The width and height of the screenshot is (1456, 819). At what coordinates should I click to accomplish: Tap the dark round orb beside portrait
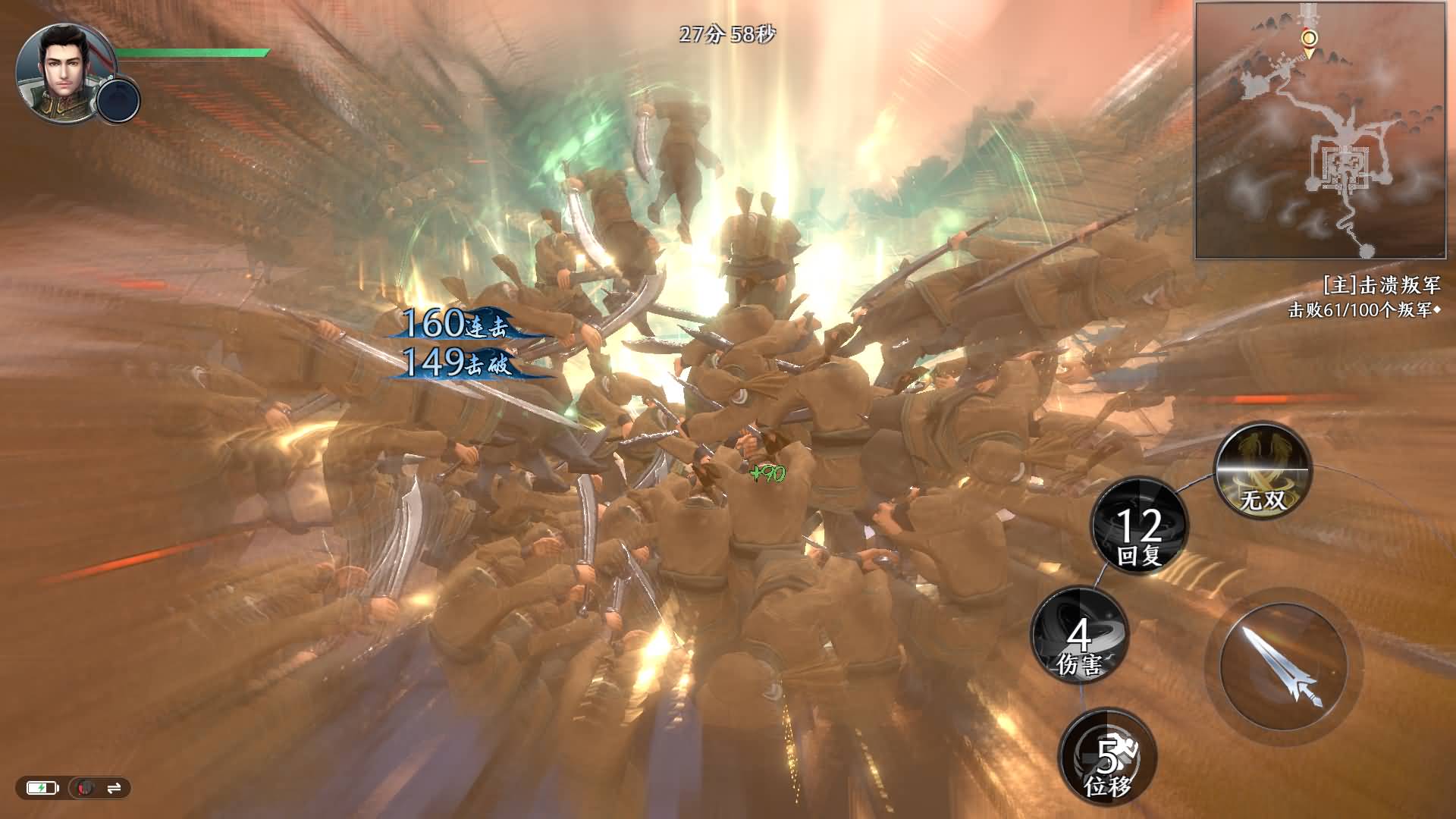pos(119,101)
